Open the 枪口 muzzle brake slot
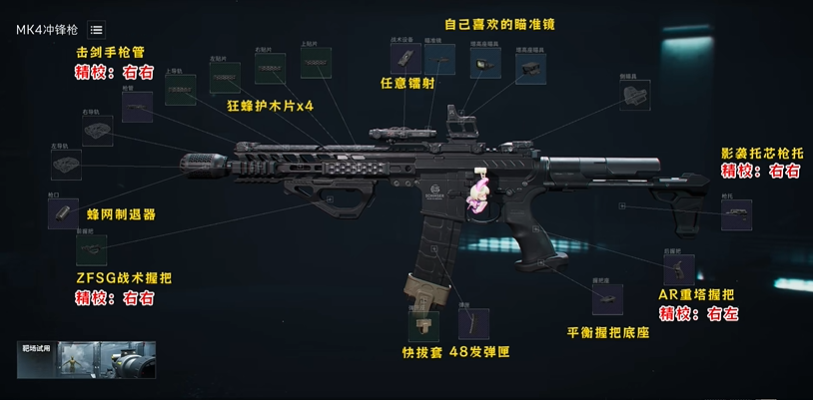The height and width of the screenshot is (400, 813). point(63,212)
